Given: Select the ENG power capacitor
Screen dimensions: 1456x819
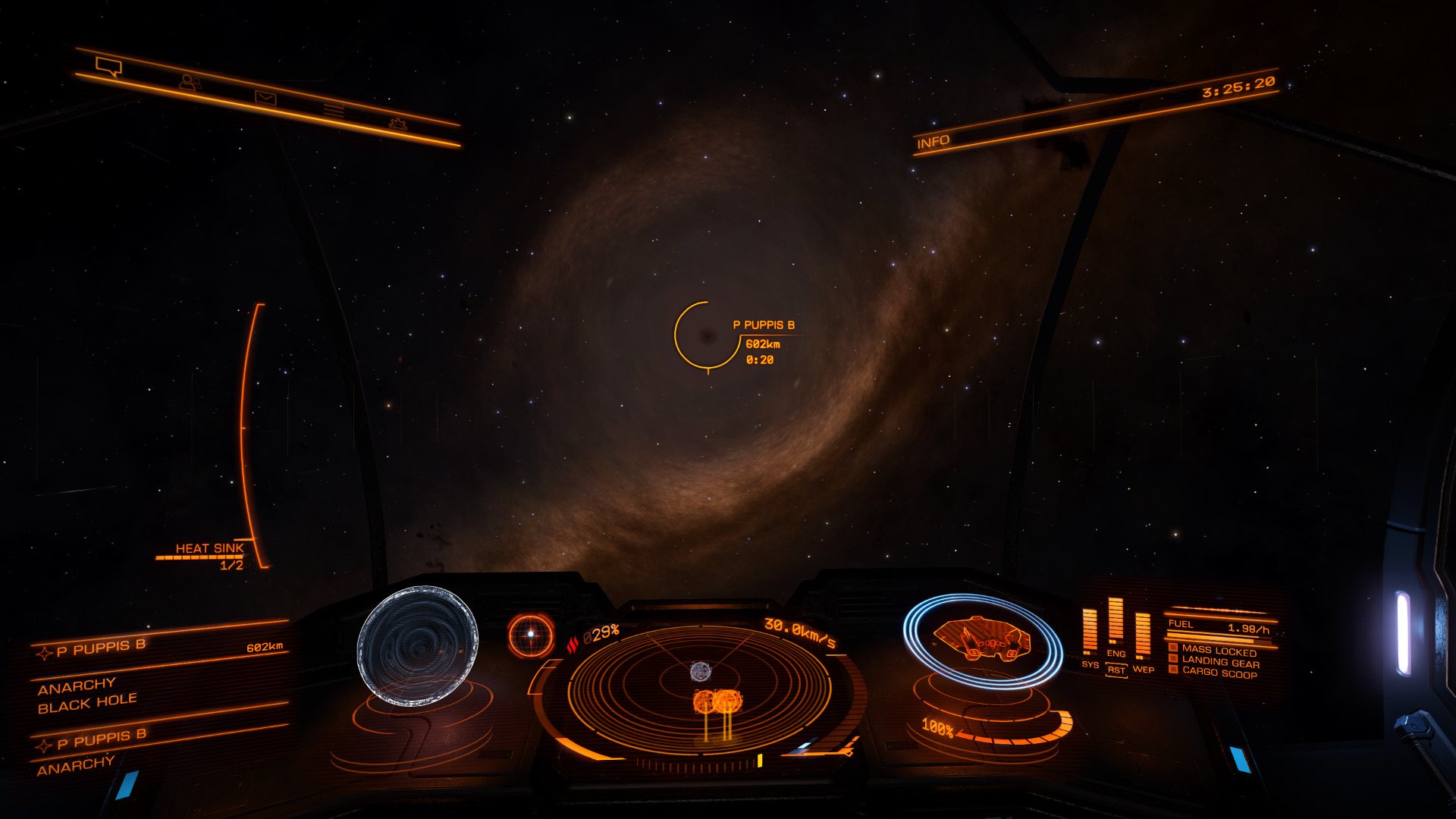Looking at the screenshot, I should pyautogui.click(x=1116, y=622).
